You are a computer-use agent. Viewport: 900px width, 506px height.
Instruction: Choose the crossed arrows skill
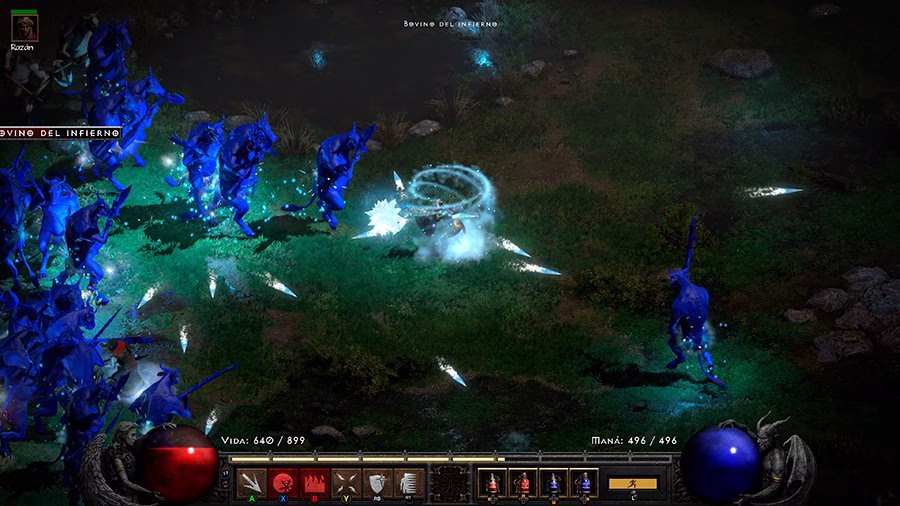pos(346,482)
